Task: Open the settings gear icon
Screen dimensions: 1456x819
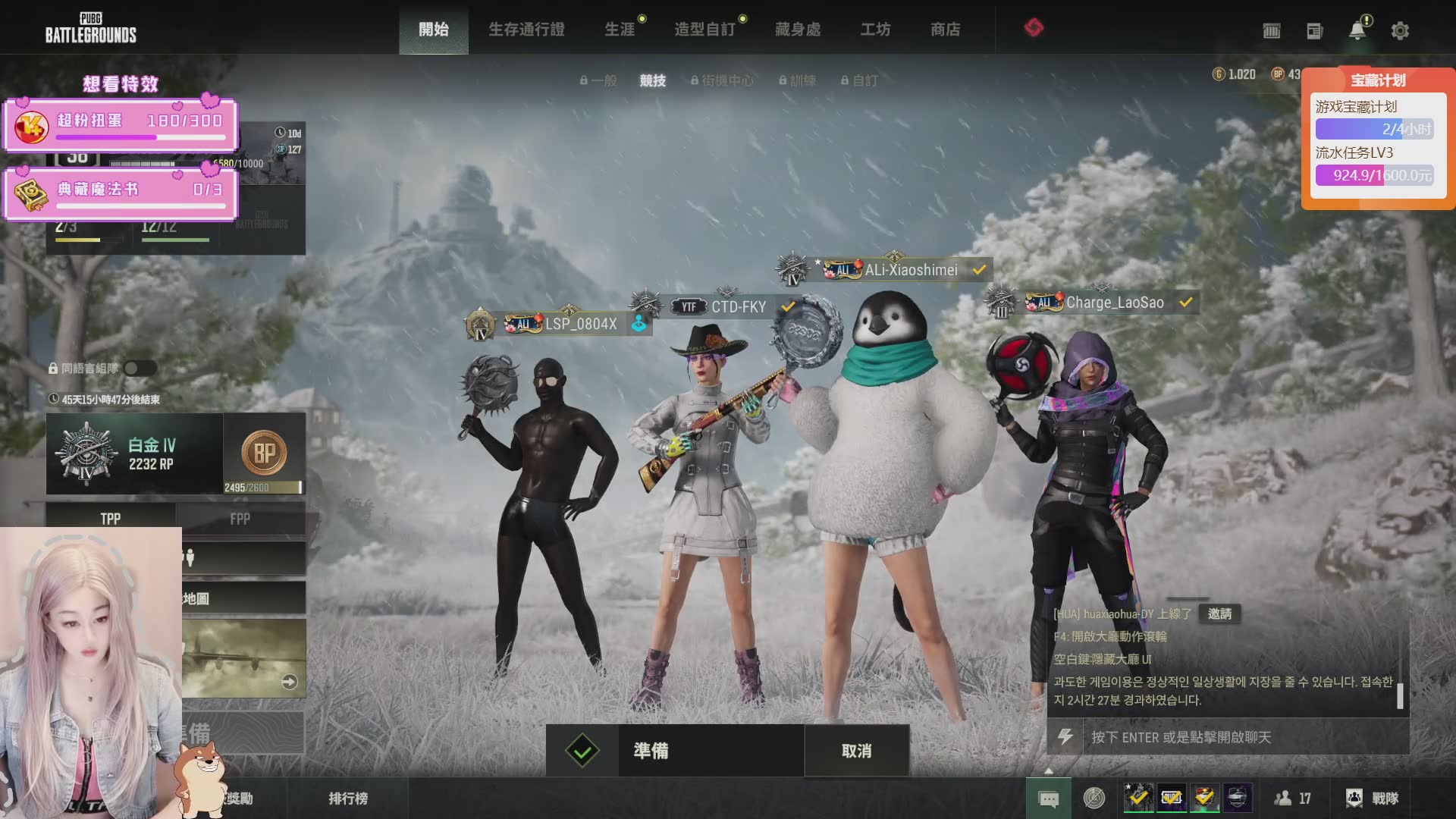Action: 1400,31
